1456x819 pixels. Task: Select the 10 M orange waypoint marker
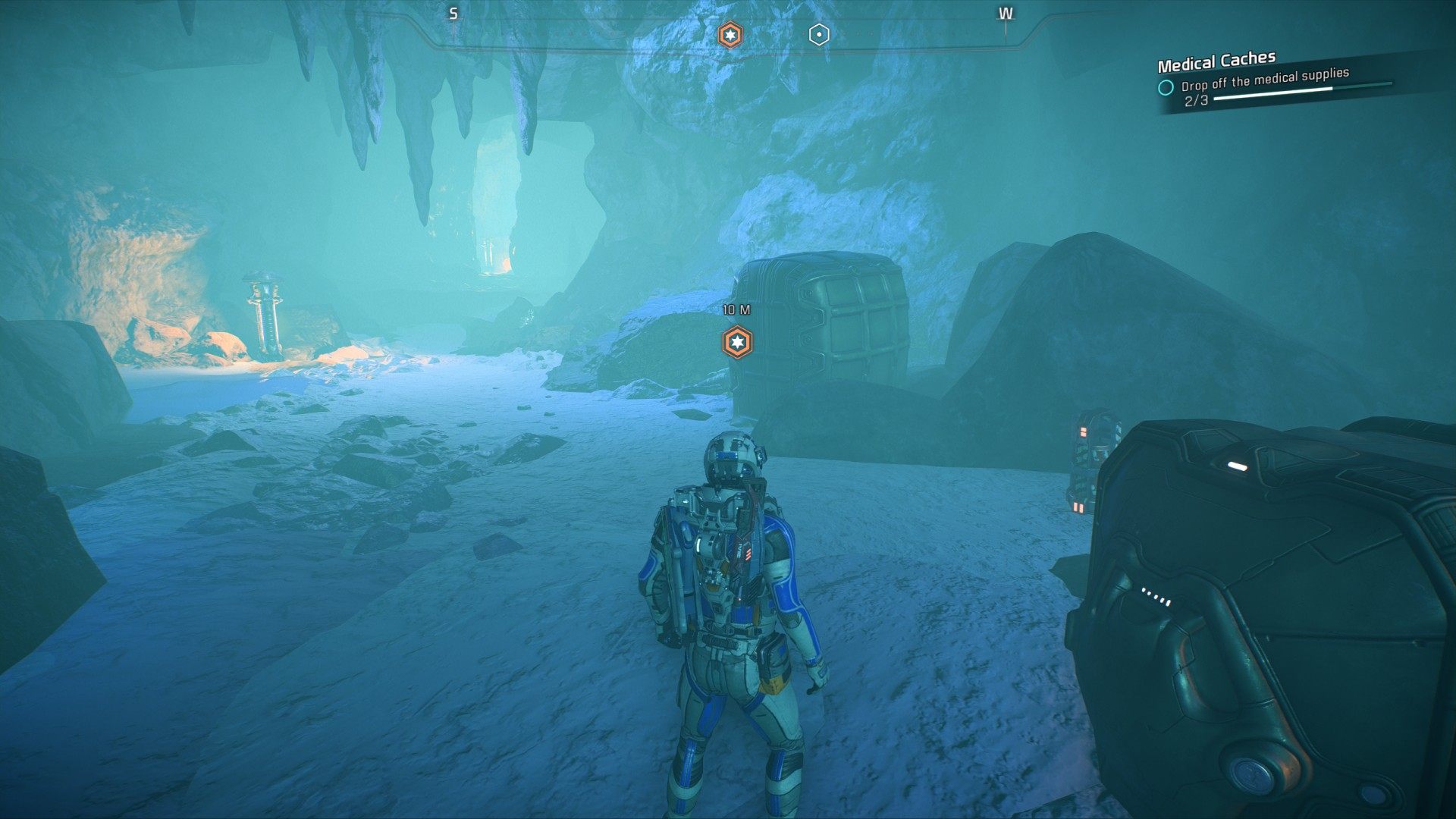coord(736,342)
